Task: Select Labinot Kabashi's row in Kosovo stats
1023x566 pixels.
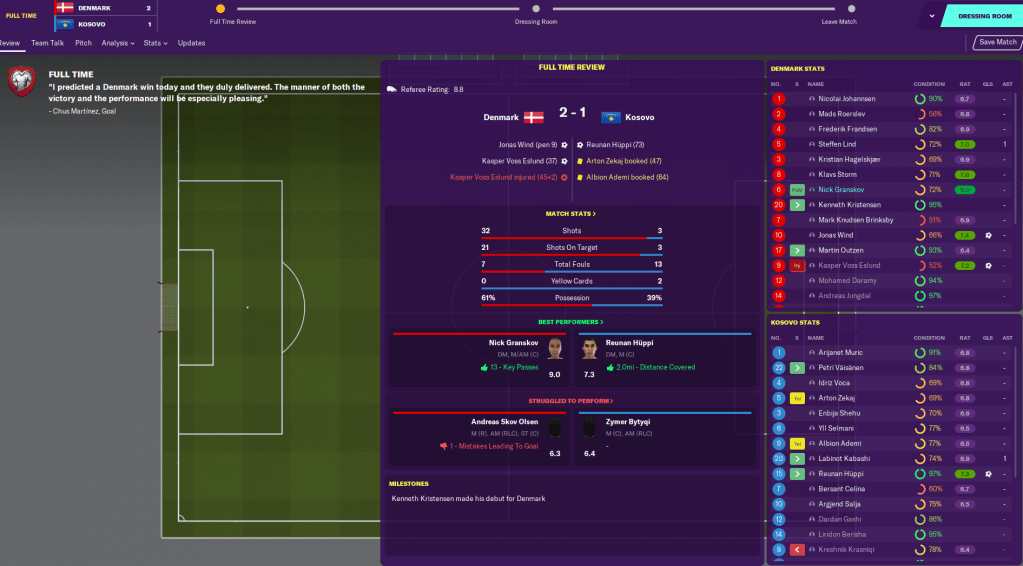Action: point(845,458)
